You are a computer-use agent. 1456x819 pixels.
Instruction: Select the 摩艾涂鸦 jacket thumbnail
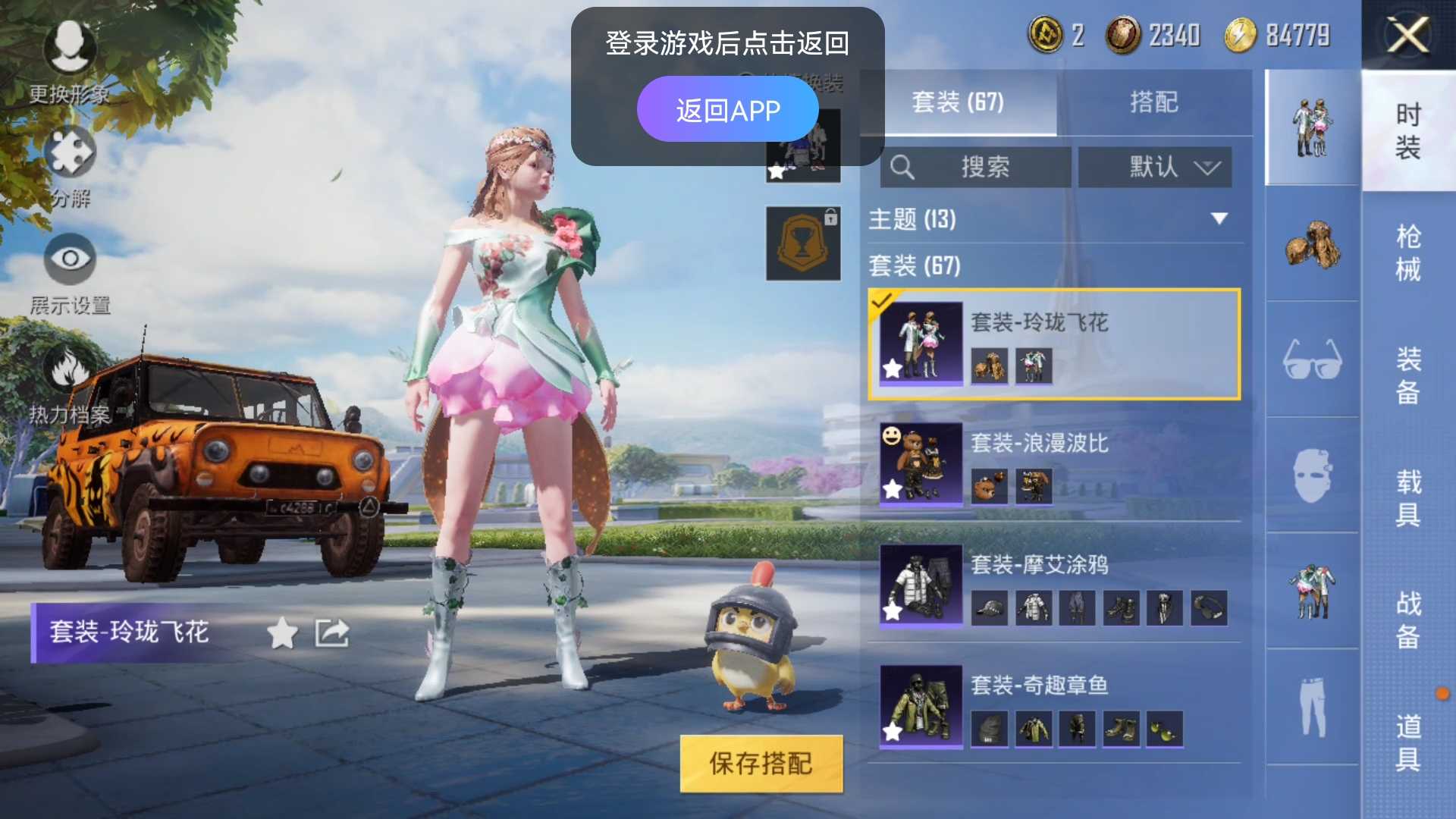1034,608
